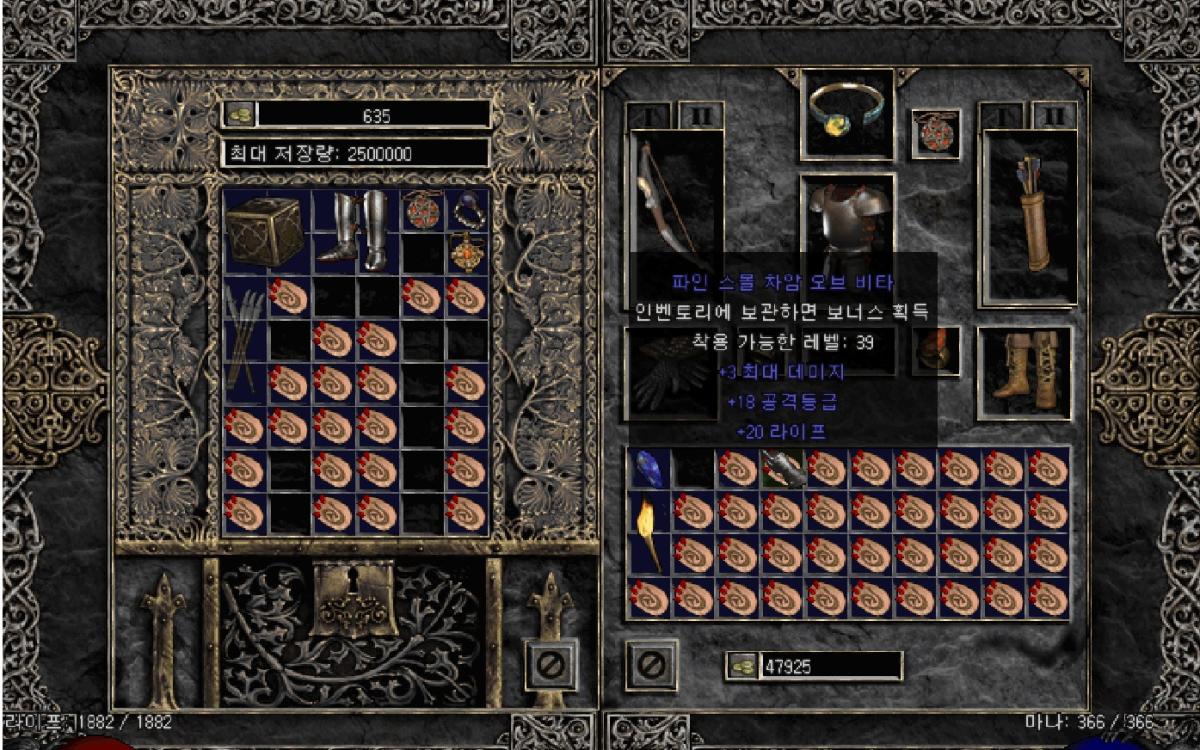Select the blue gem charm in inventory

(649, 468)
